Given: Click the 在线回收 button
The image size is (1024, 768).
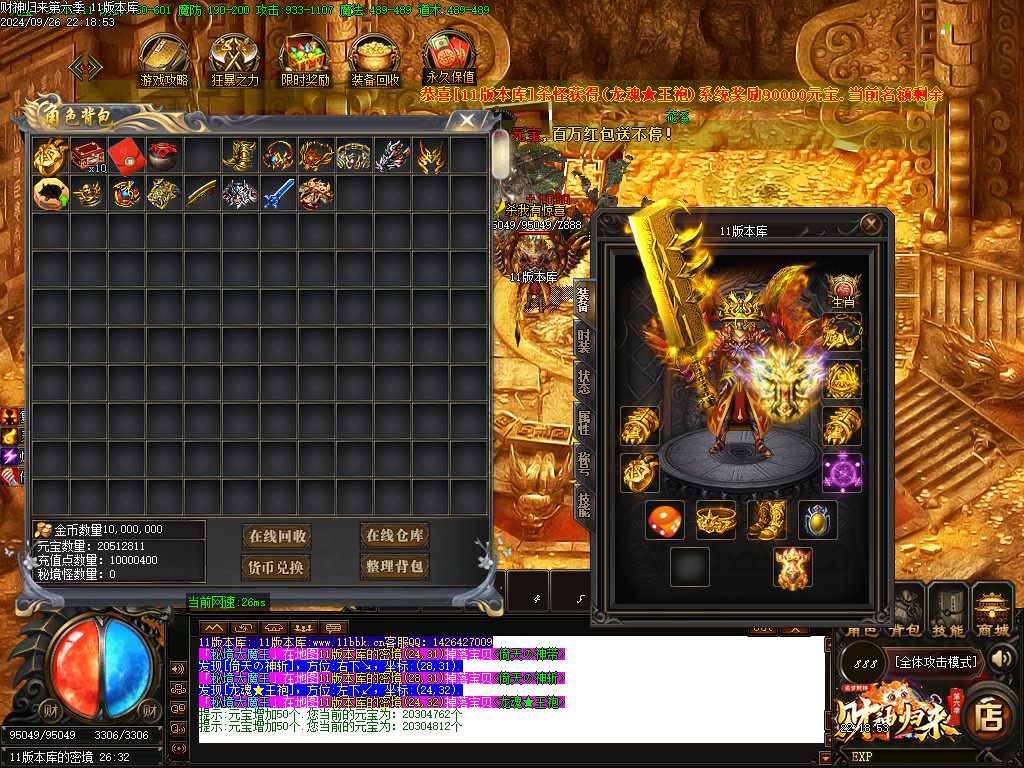Looking at the screenshot, I should [277, 536].
